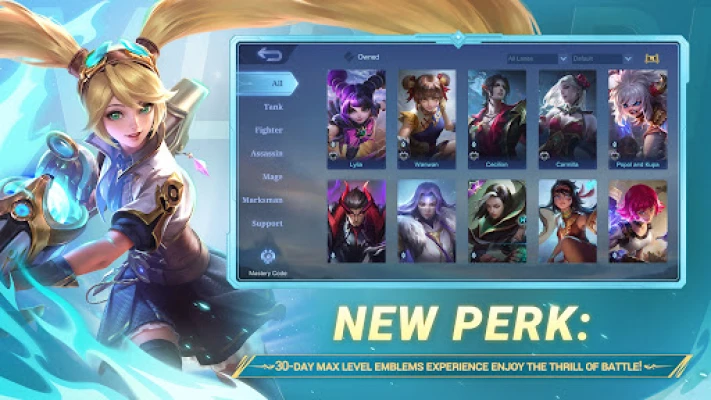Toggle the Owned heroes filter

pos(348,58)
